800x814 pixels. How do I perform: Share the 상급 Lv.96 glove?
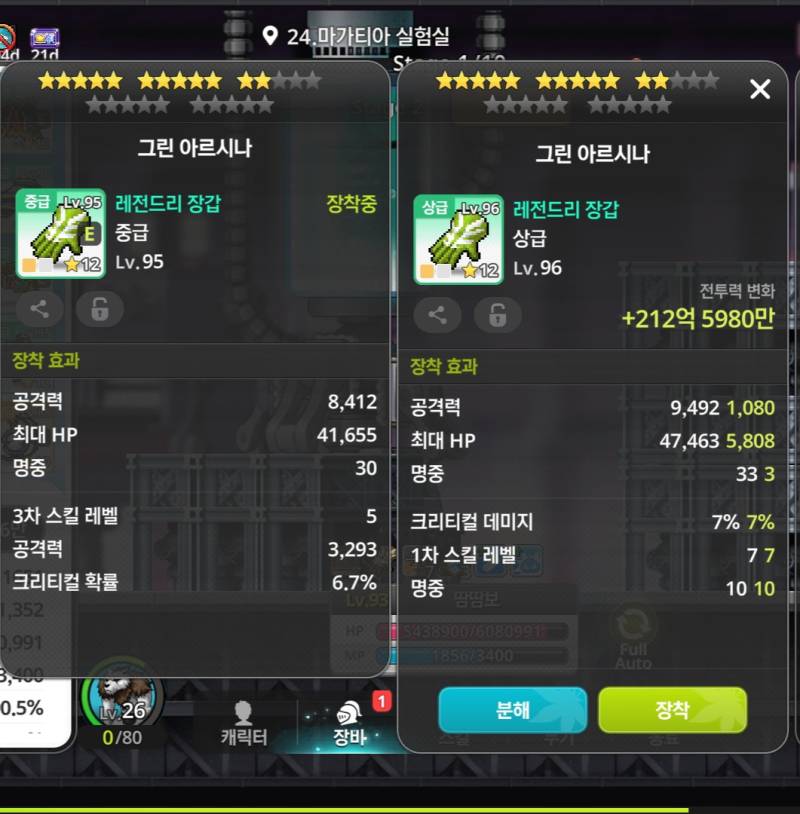point(437,315)
